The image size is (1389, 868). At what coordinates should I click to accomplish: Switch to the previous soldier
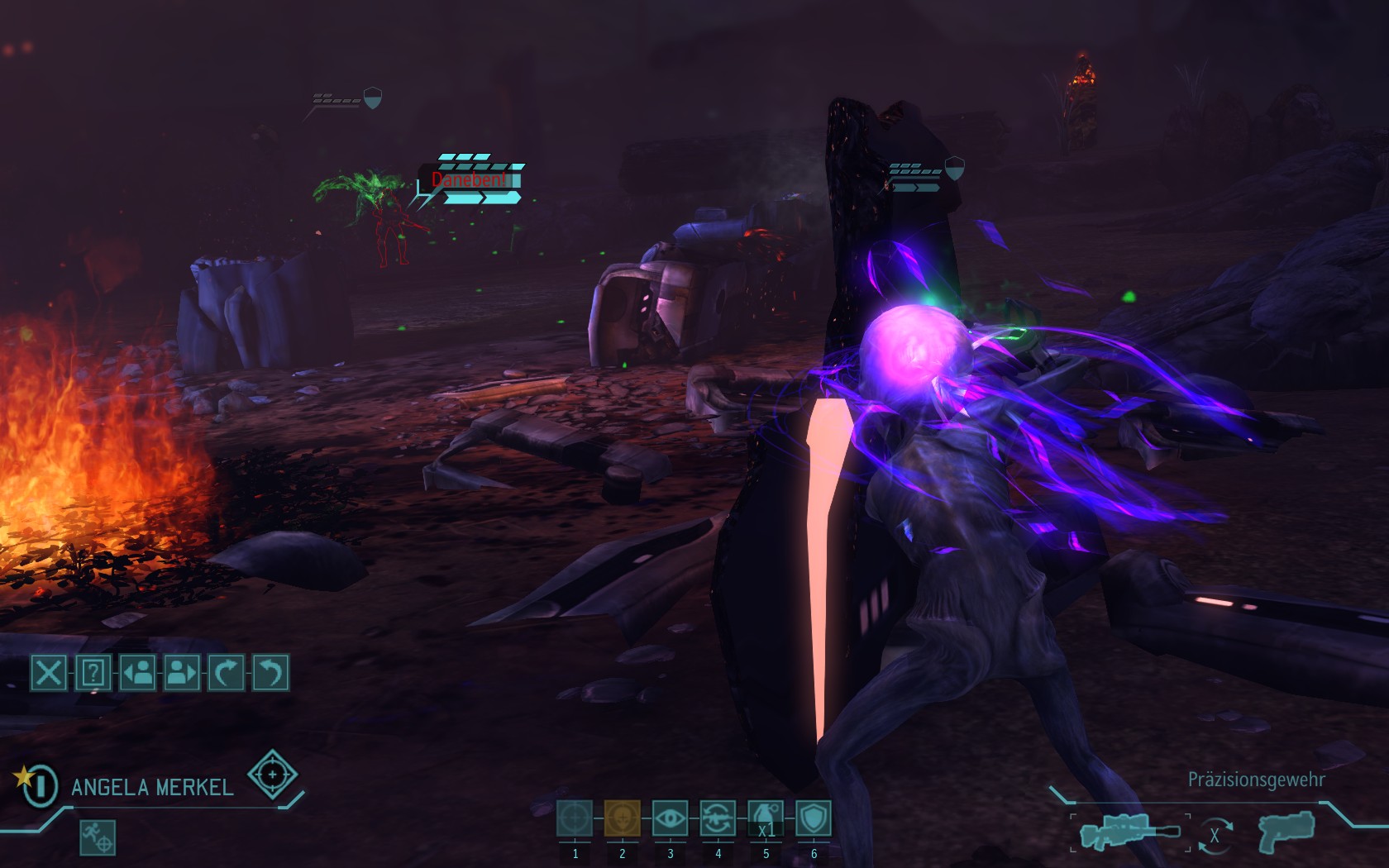click(137, 673)
